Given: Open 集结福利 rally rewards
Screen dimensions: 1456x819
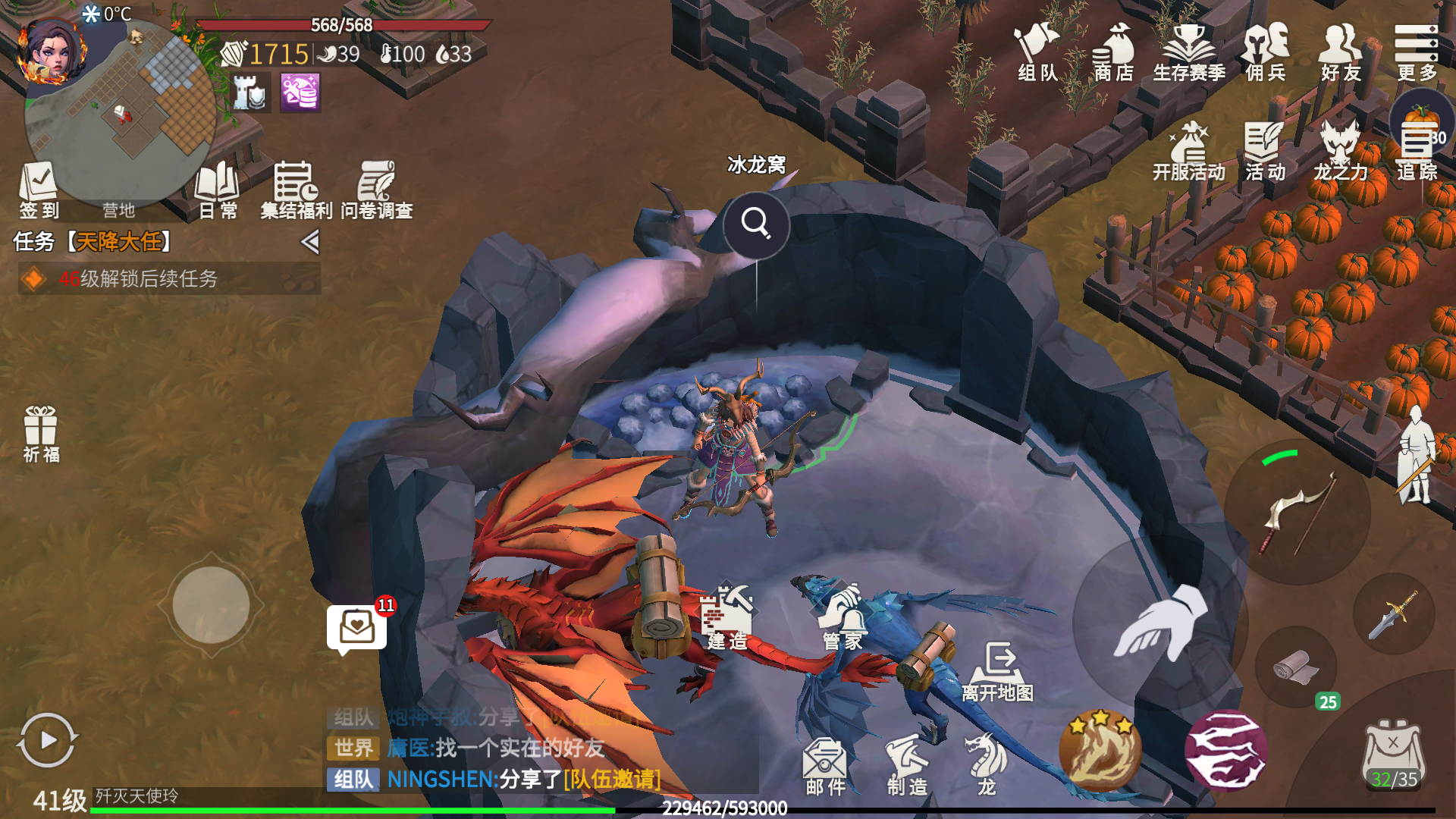Looking at the screenshot, I should [x=296, y=190].
